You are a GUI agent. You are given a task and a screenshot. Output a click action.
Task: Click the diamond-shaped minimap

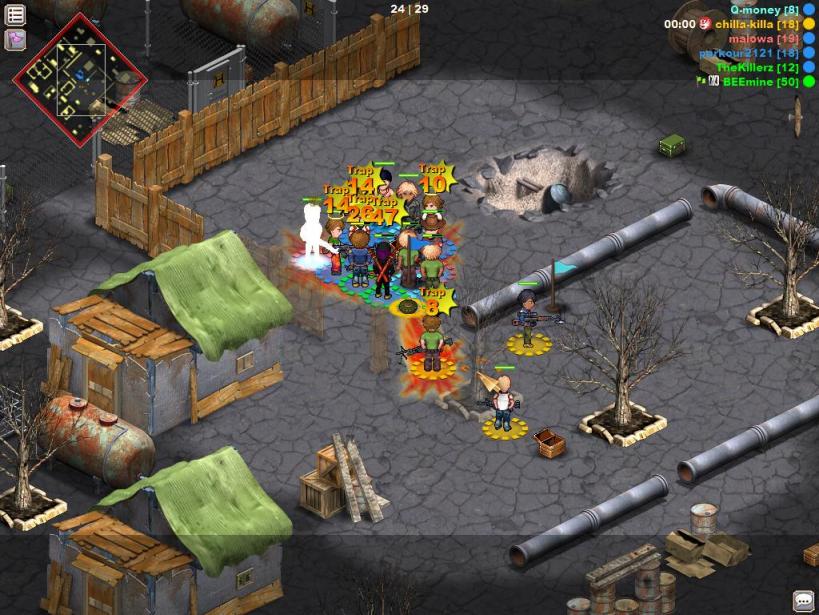click(80, 79)
